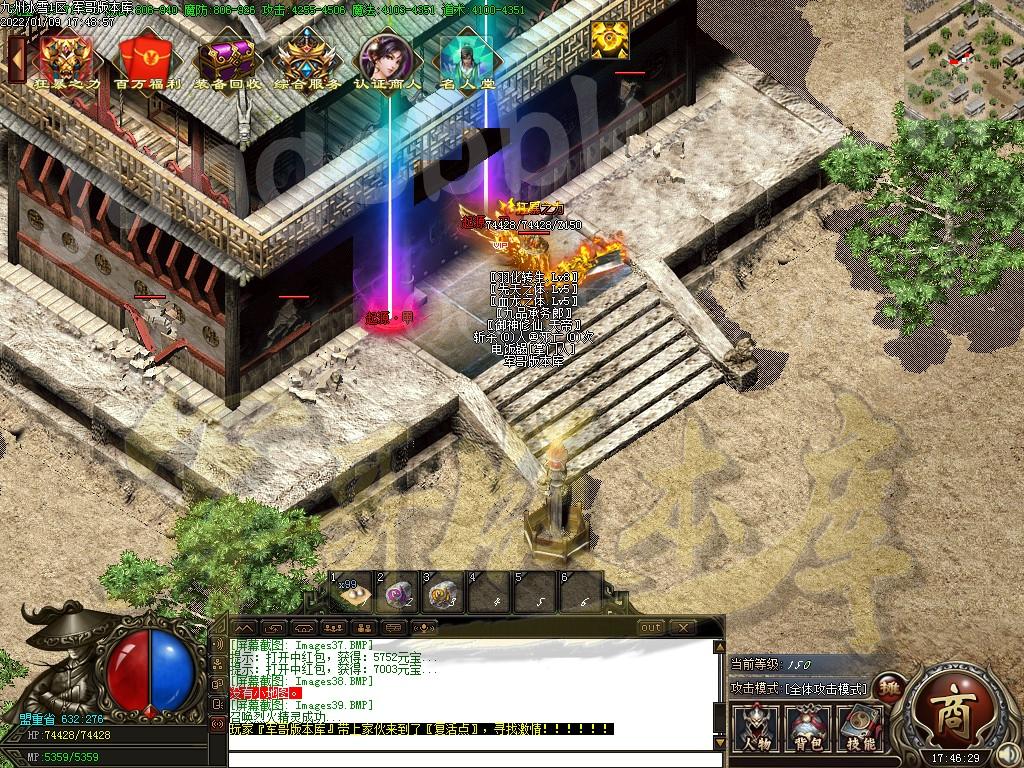The height and width of the screenshot is (768, 1024).
Task: Open the 名人堂 hall of fame icon
Action: click(467, 60)
